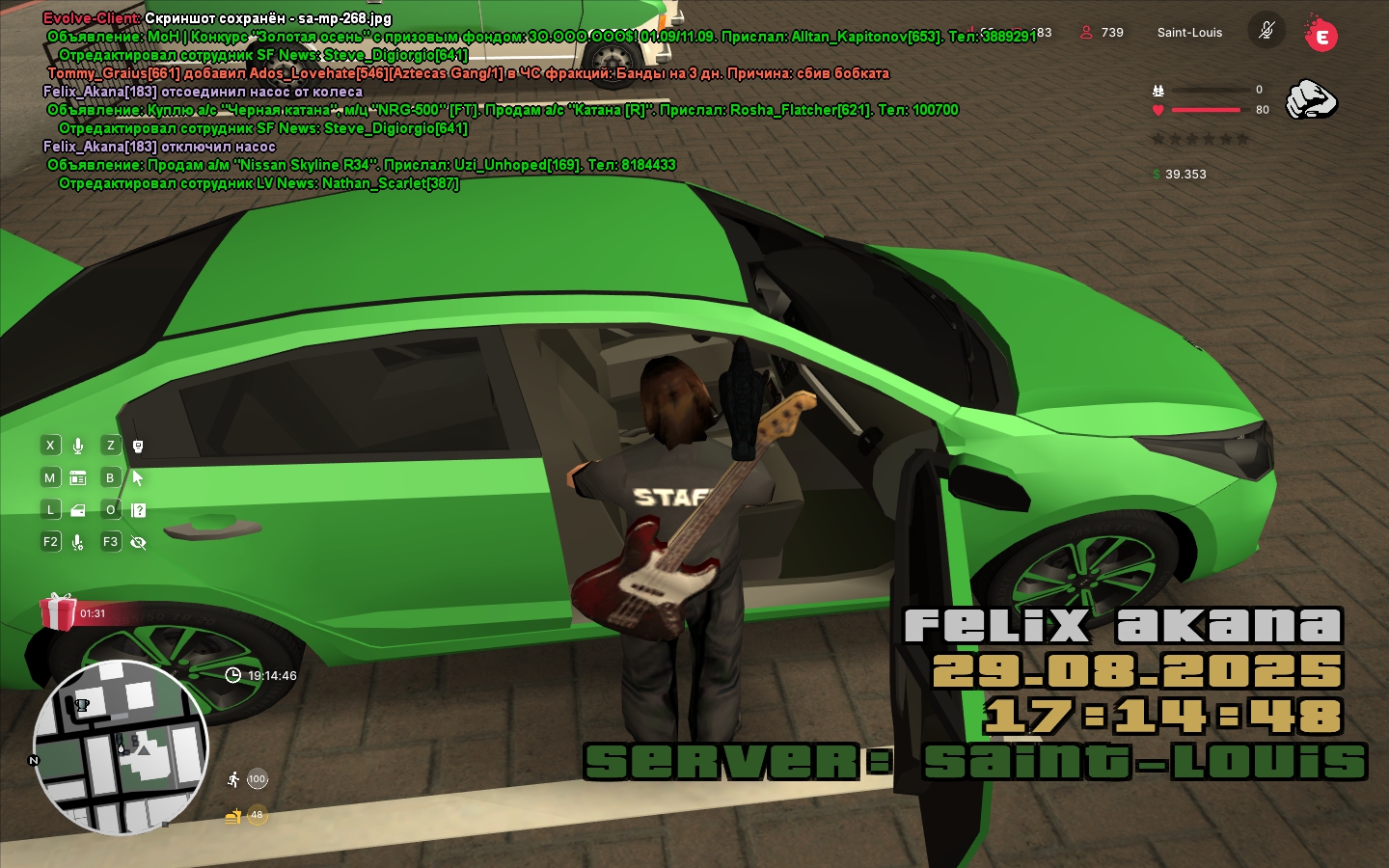Click the menu window icon beside M
This screenshot has width=1389, height=868.
tap(78, 477)
